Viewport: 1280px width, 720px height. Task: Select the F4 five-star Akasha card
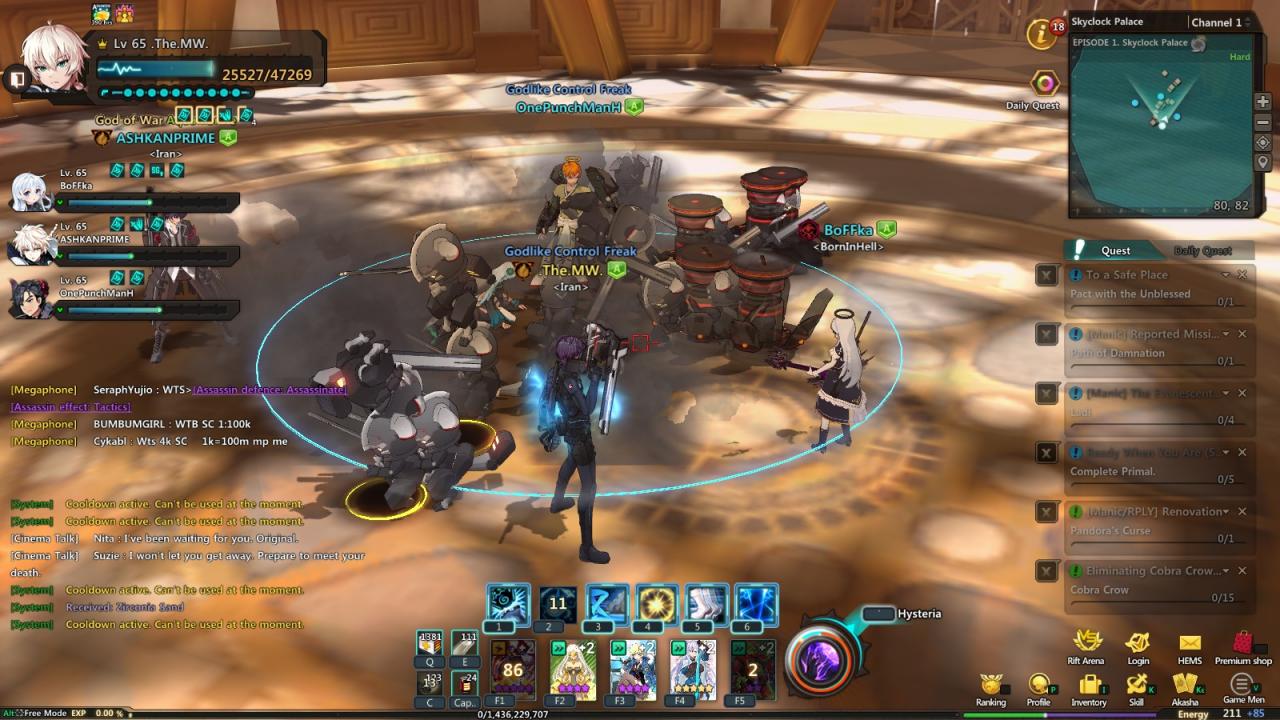click(693, 669)
